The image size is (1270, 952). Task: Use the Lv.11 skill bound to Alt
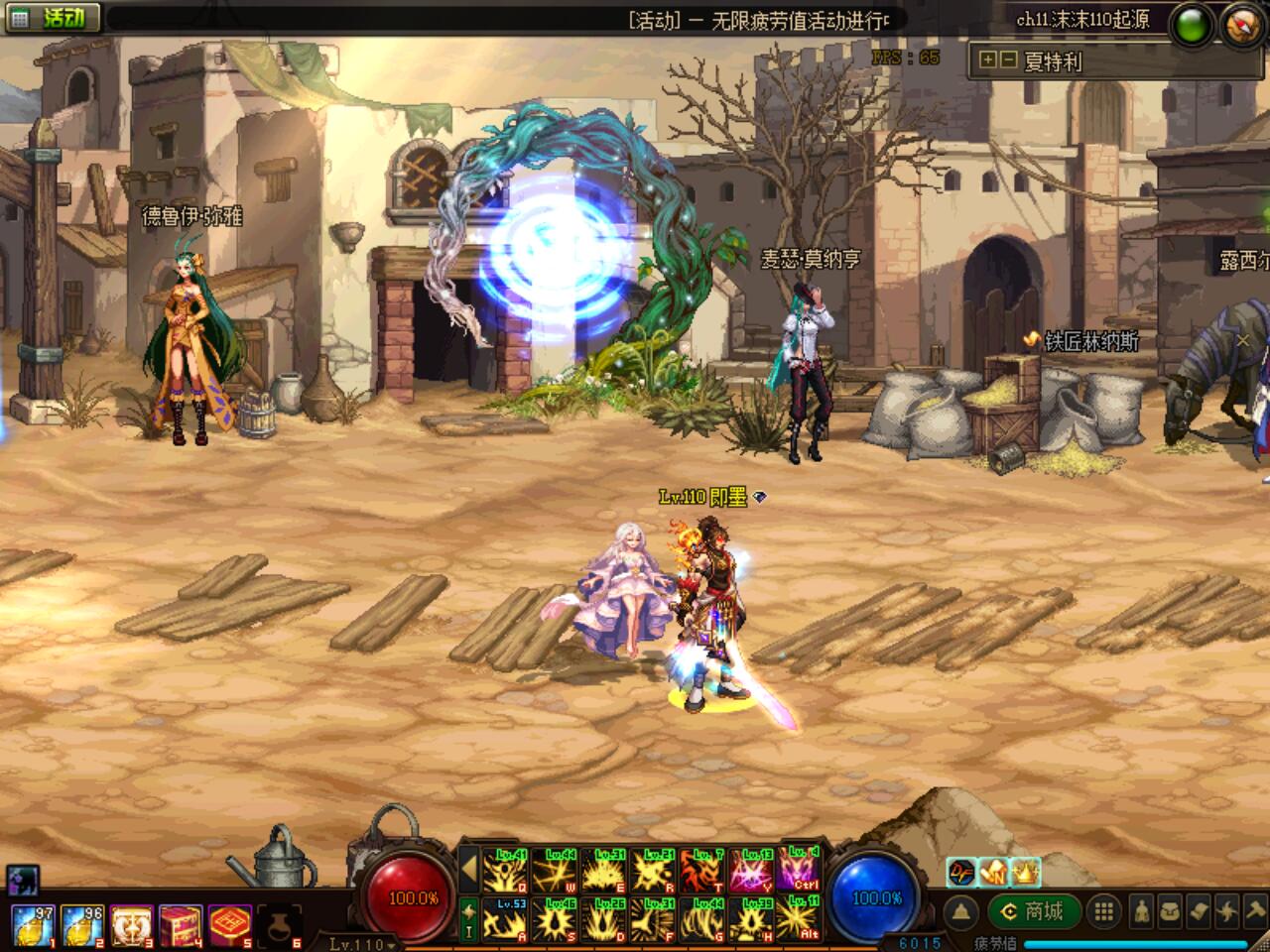pos(800,917)
